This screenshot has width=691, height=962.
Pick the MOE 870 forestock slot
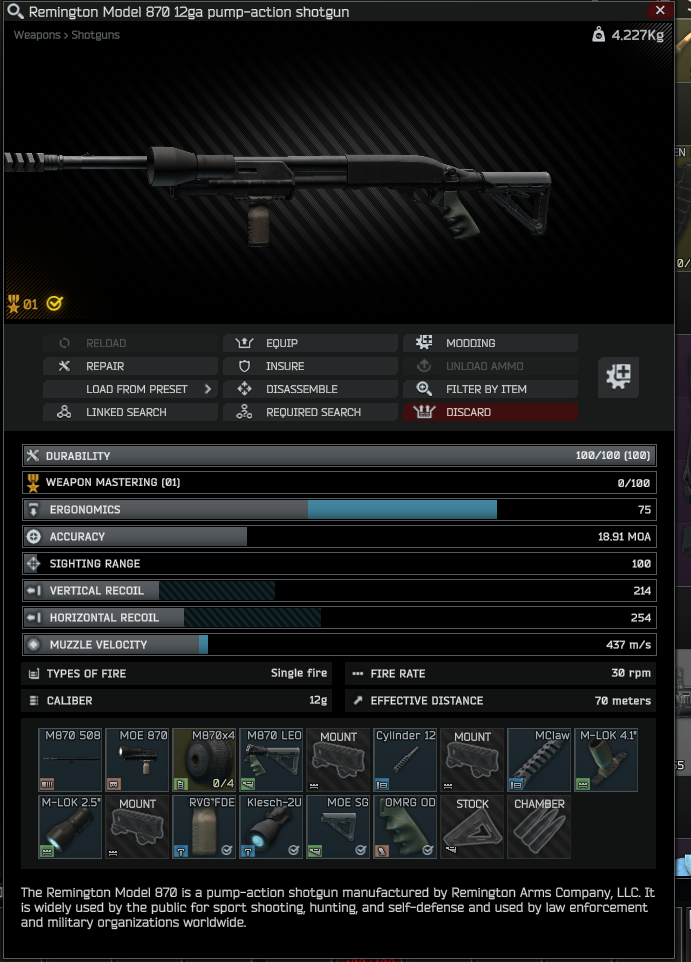(138, 760)
